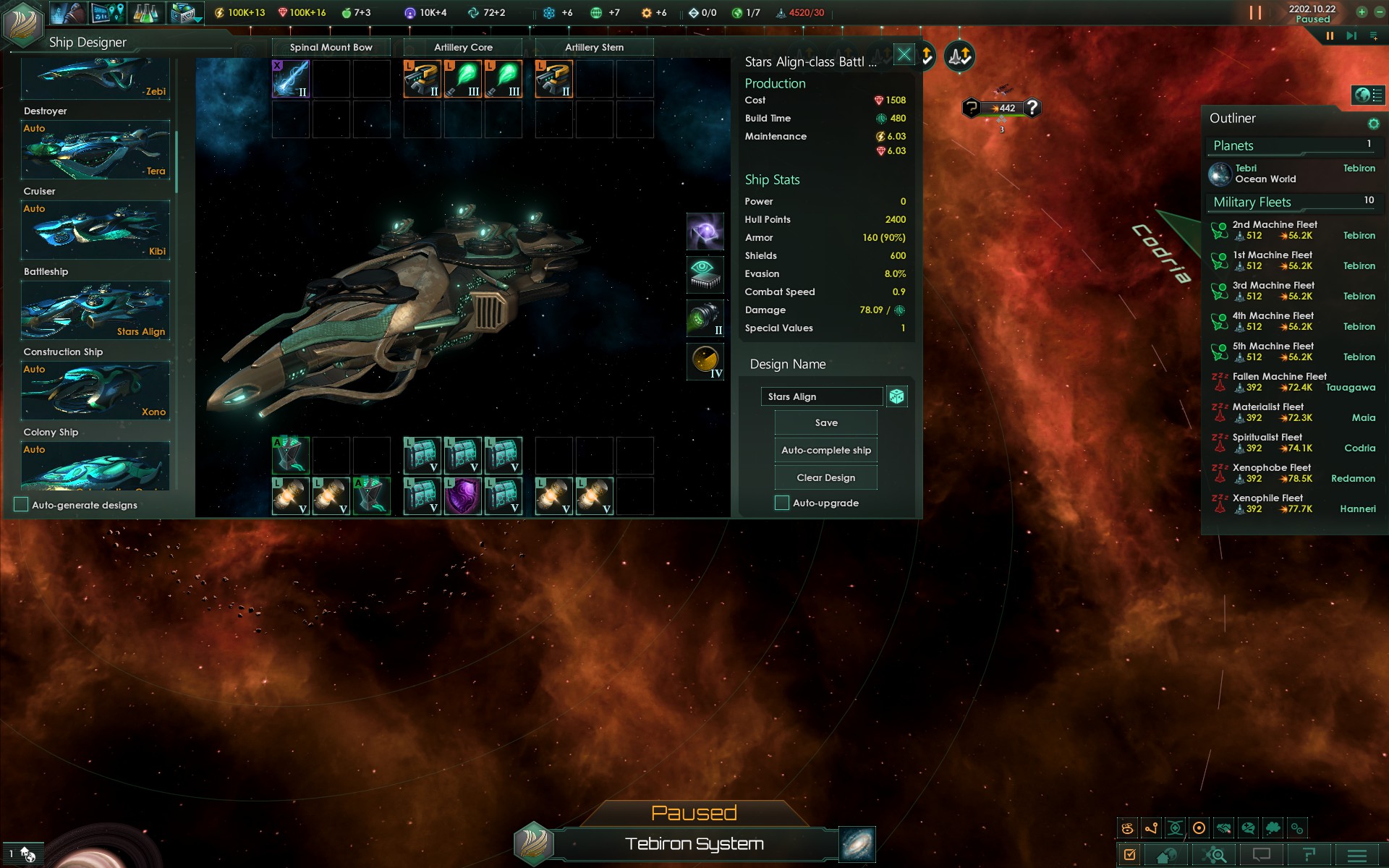
Task: Clear the current ship design
Action: point(825,478)
